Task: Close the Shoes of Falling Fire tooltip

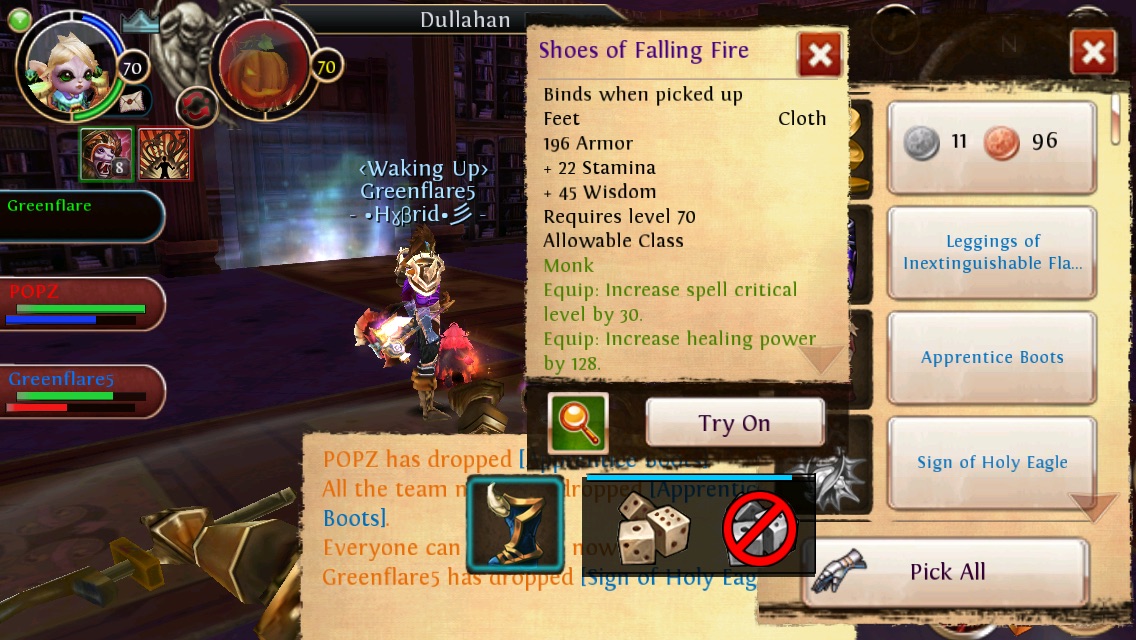Action: click(x=819, y=55)
